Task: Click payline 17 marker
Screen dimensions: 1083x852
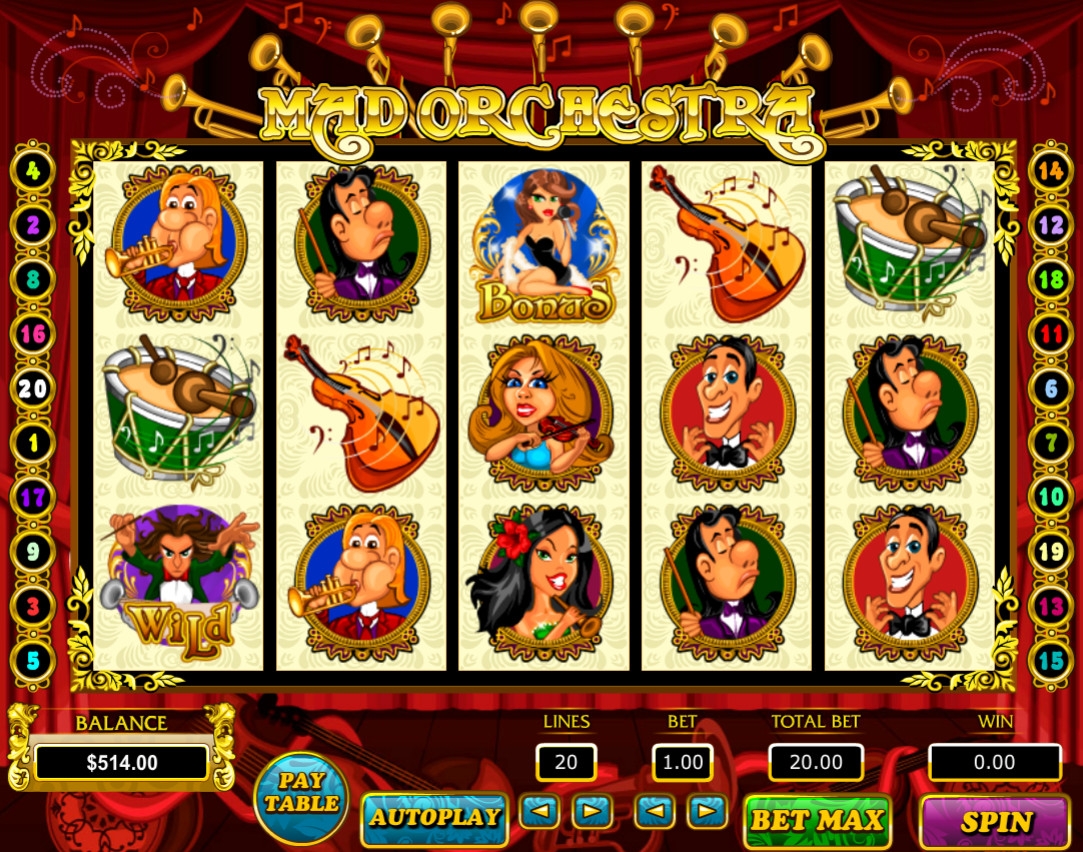Action: (x=33, y=497)
